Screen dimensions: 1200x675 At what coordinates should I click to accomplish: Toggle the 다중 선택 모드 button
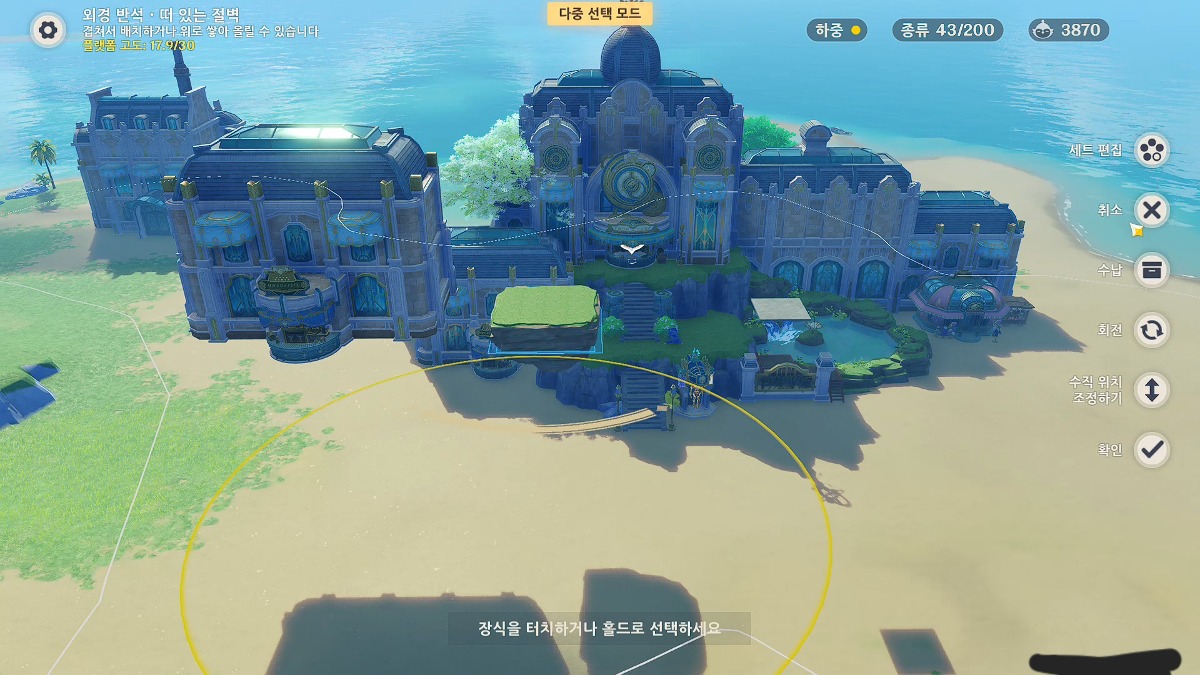point(600,14)
